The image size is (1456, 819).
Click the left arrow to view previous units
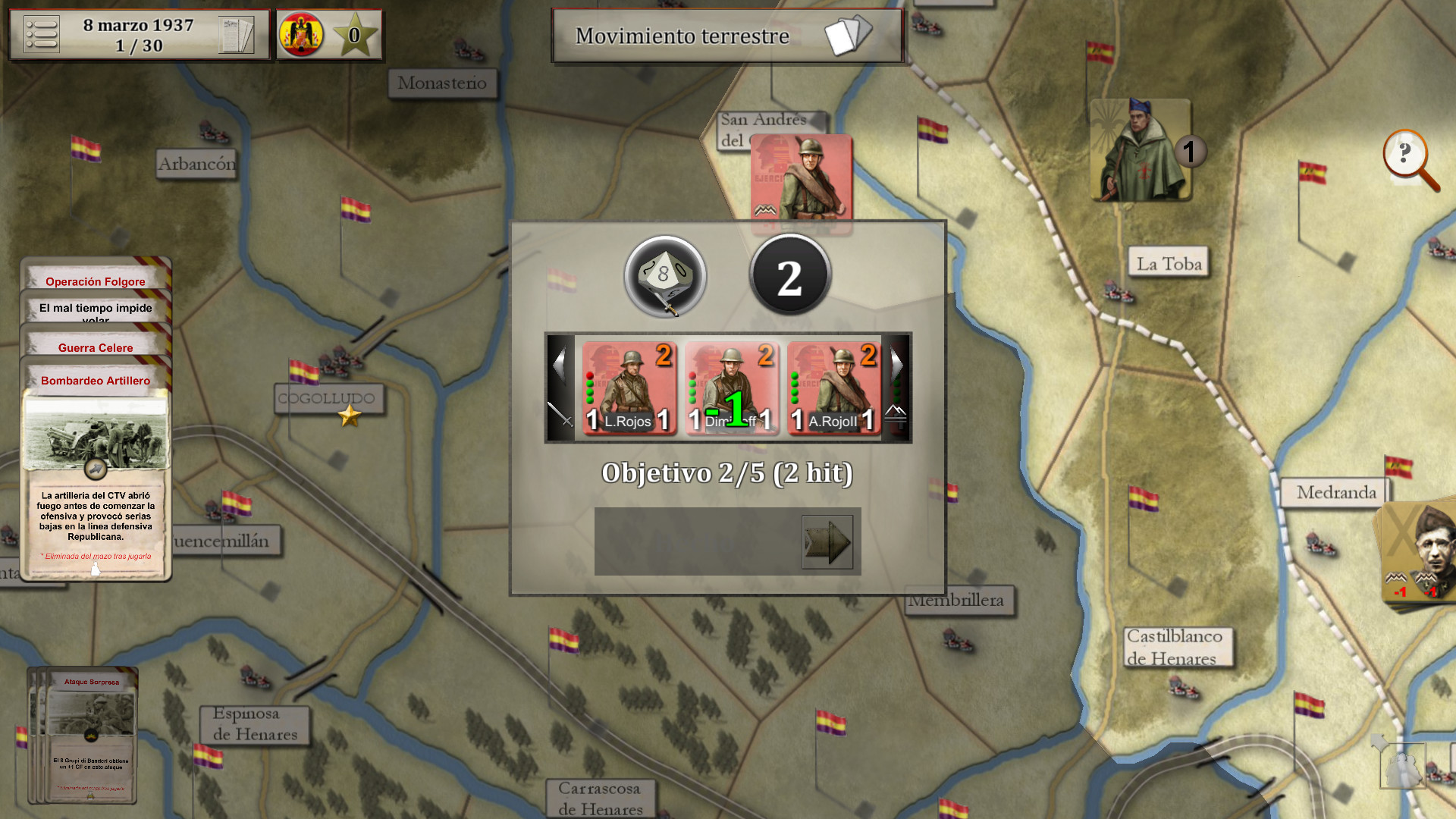561,364
